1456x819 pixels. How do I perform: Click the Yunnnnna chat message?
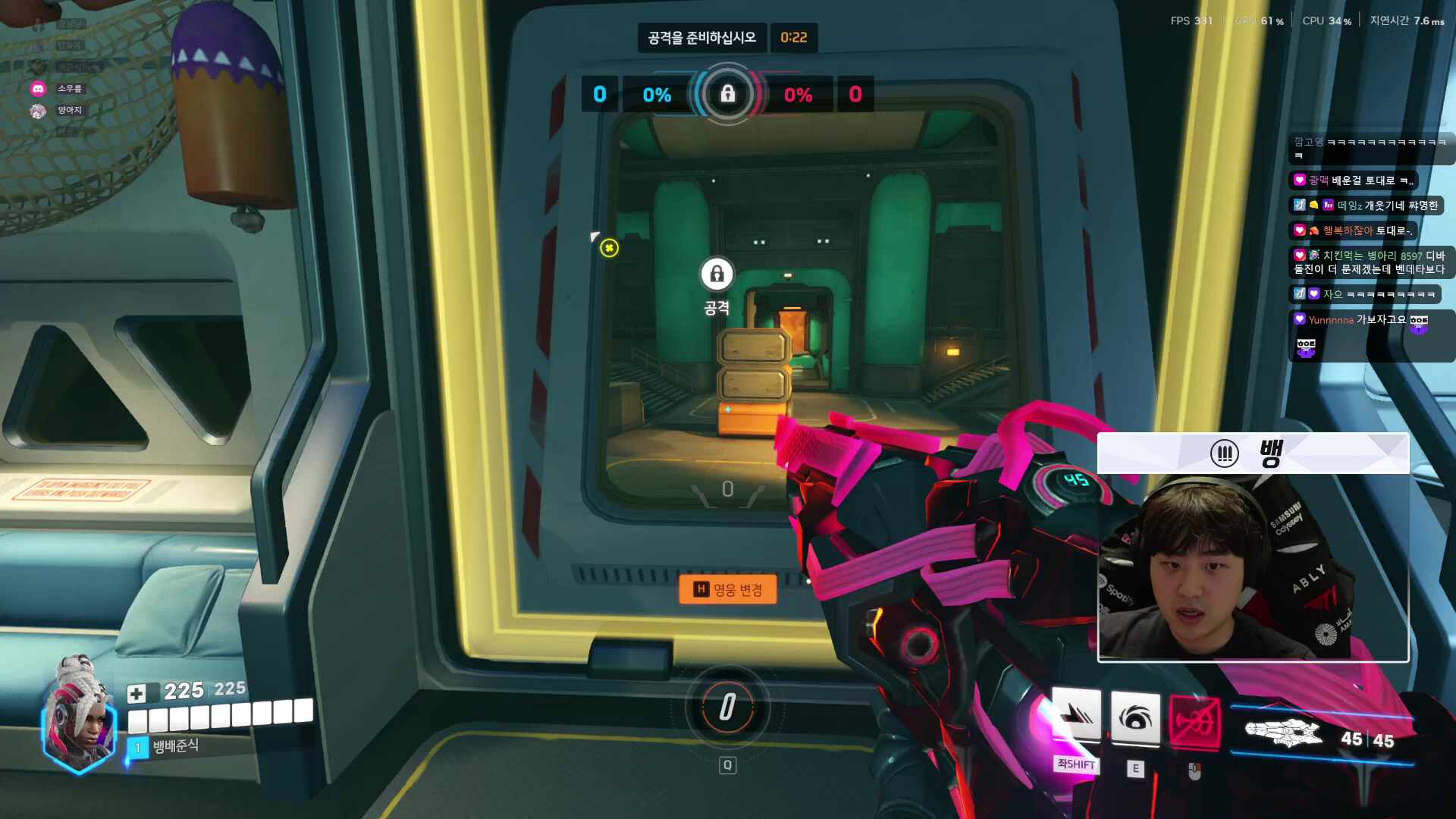(x=1357, y=320)
